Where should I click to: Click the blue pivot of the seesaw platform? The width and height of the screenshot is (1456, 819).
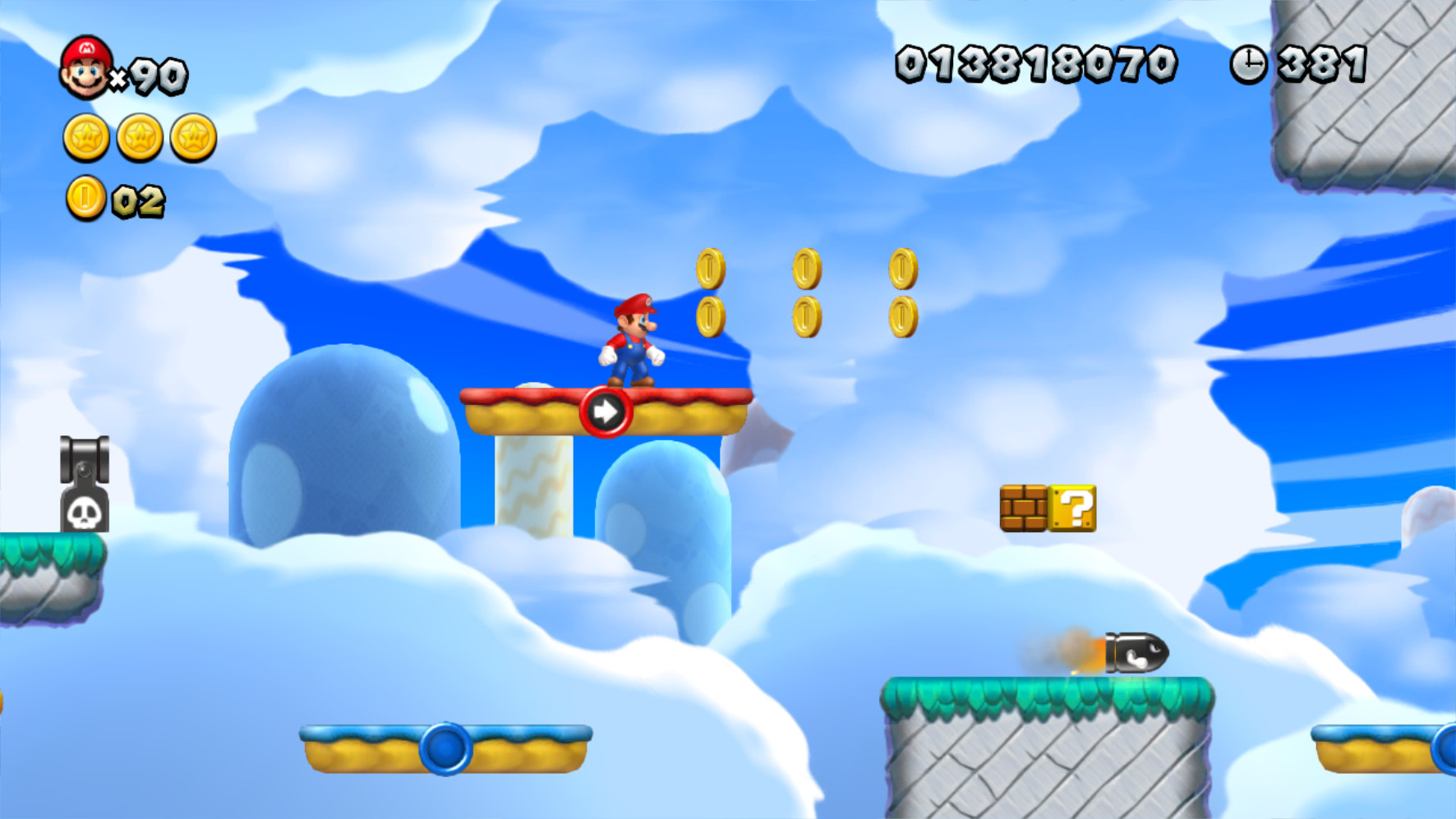[445, 746]
